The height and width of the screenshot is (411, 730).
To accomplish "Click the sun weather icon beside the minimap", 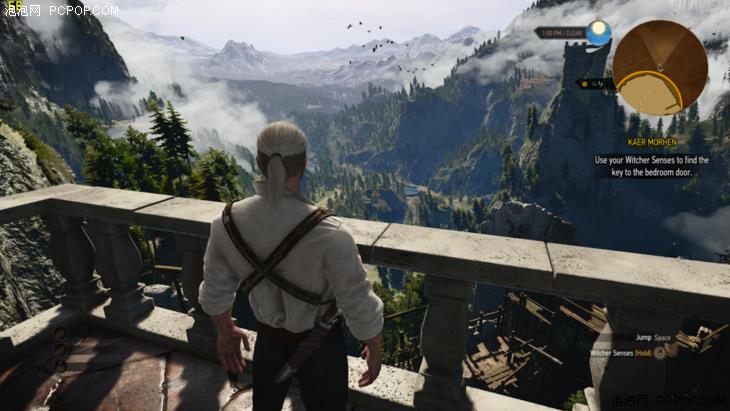I will (x=599, y=33).
